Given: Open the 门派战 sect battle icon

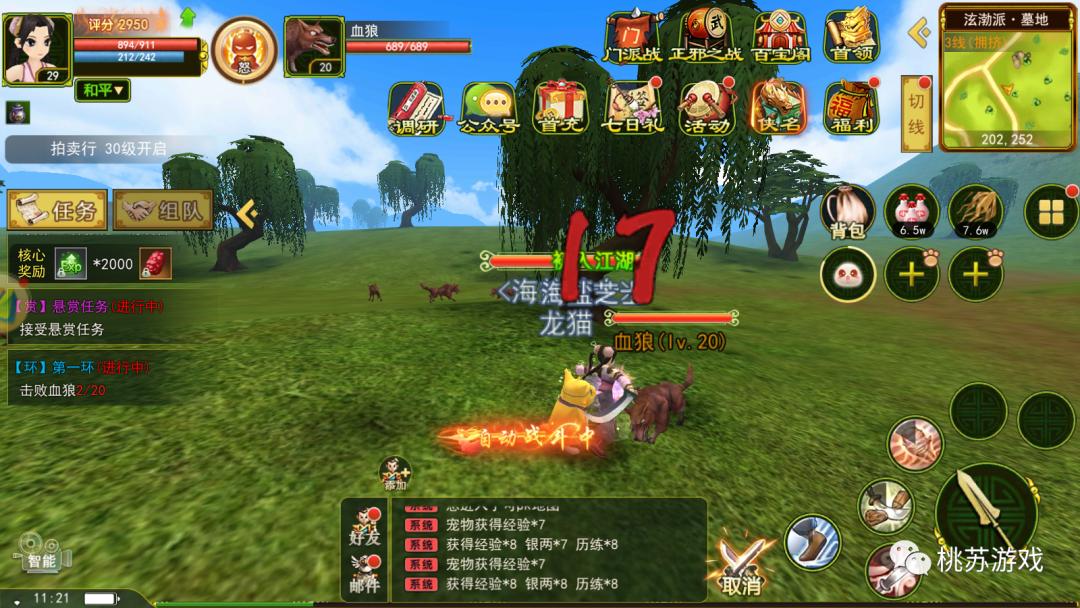Looking at the screenshot, I should [x=633, y=37].
